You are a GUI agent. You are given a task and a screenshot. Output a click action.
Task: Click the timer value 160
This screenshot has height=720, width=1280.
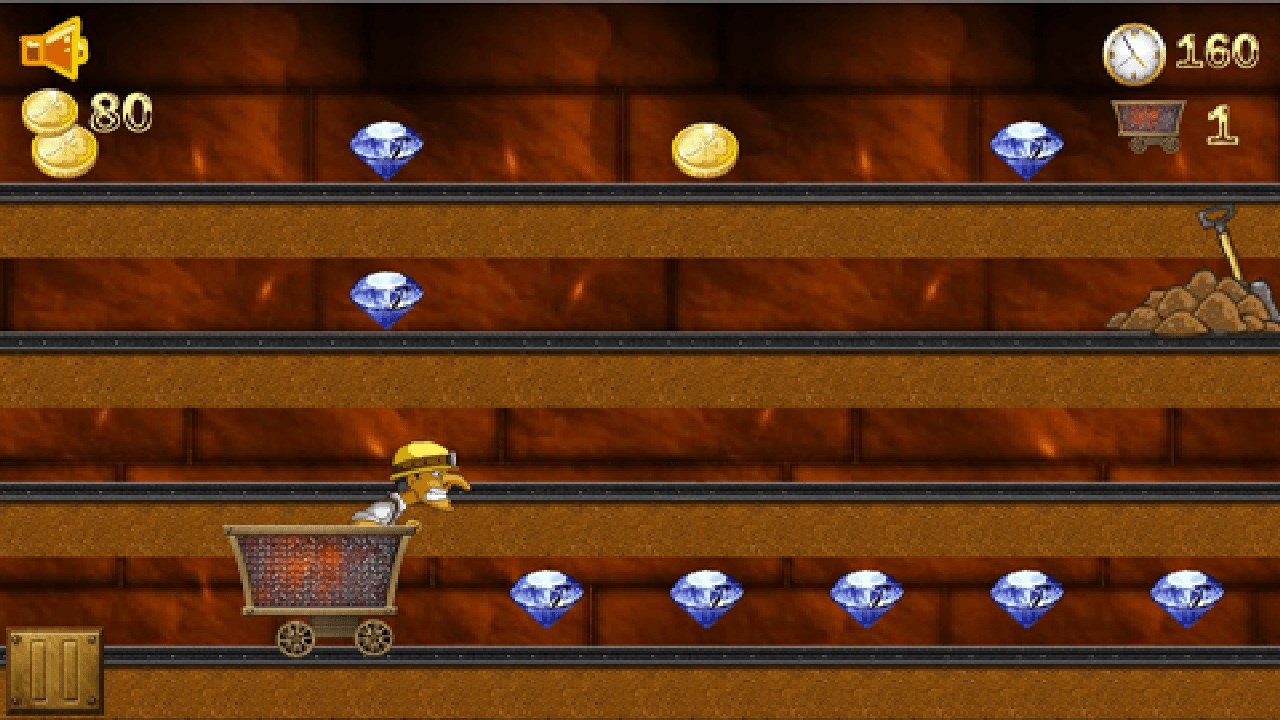tap(1217, 52)
